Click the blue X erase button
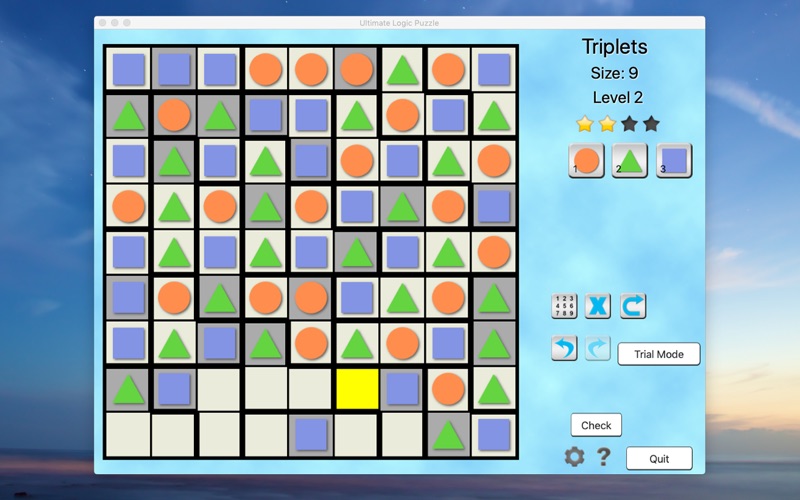This screenshot has height=500, width=800. point(598,306)
